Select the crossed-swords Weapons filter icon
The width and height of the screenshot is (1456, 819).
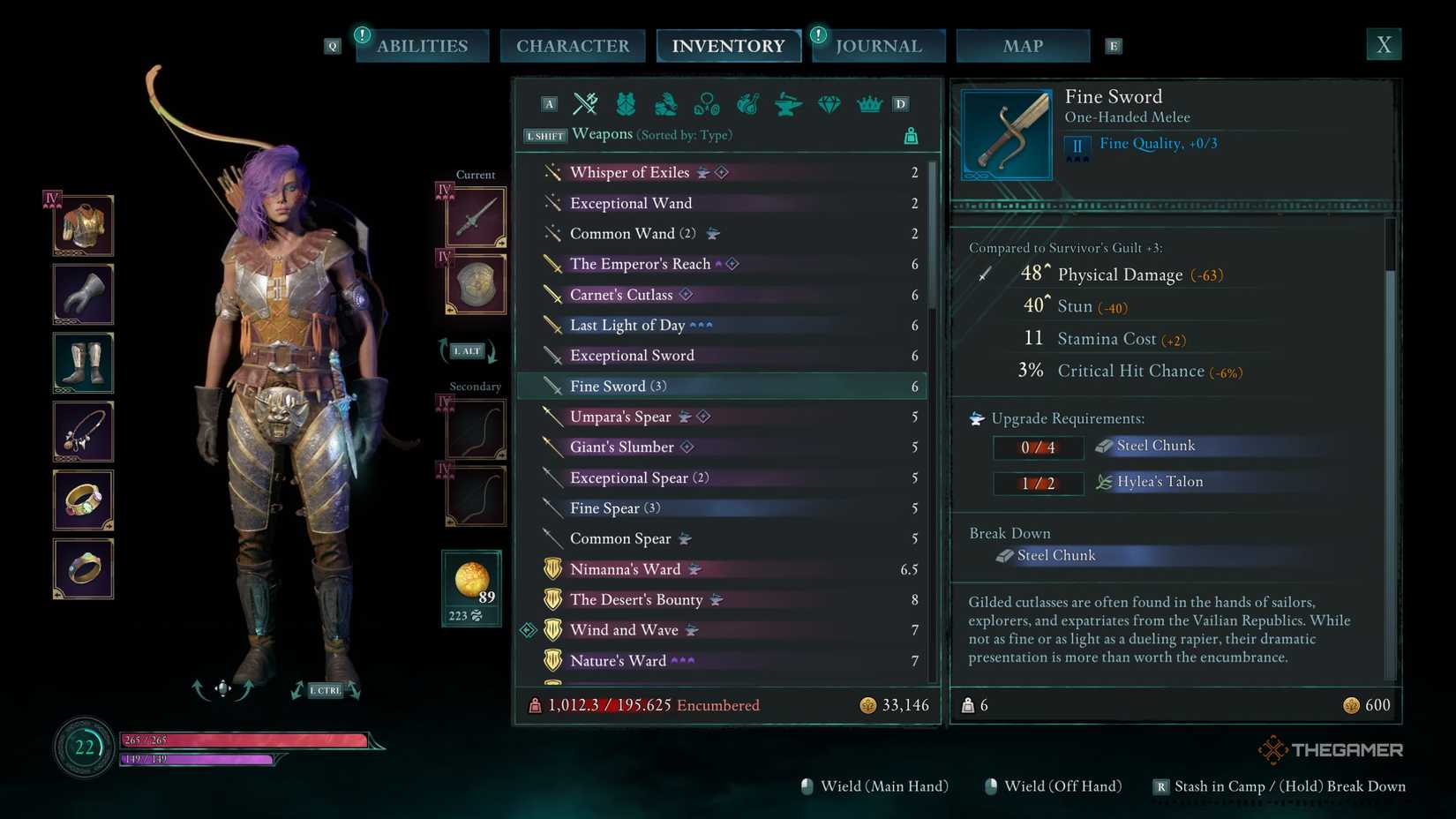pyautogui.click(x=585, y=103)
